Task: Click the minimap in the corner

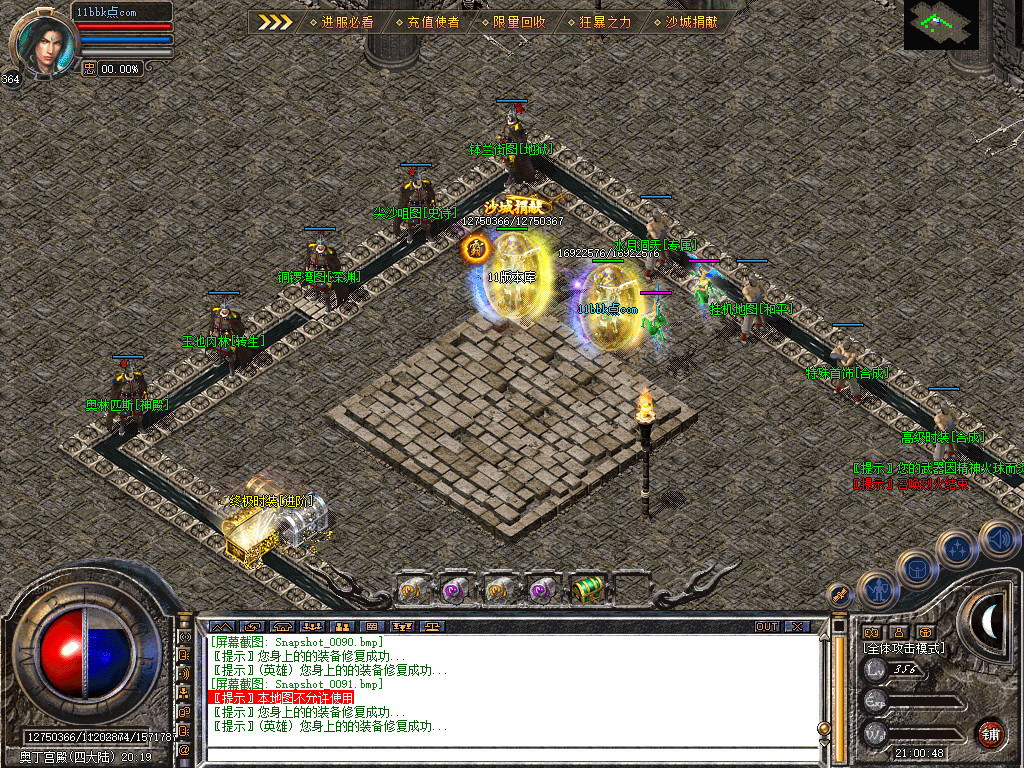Action: click(941, 24)
